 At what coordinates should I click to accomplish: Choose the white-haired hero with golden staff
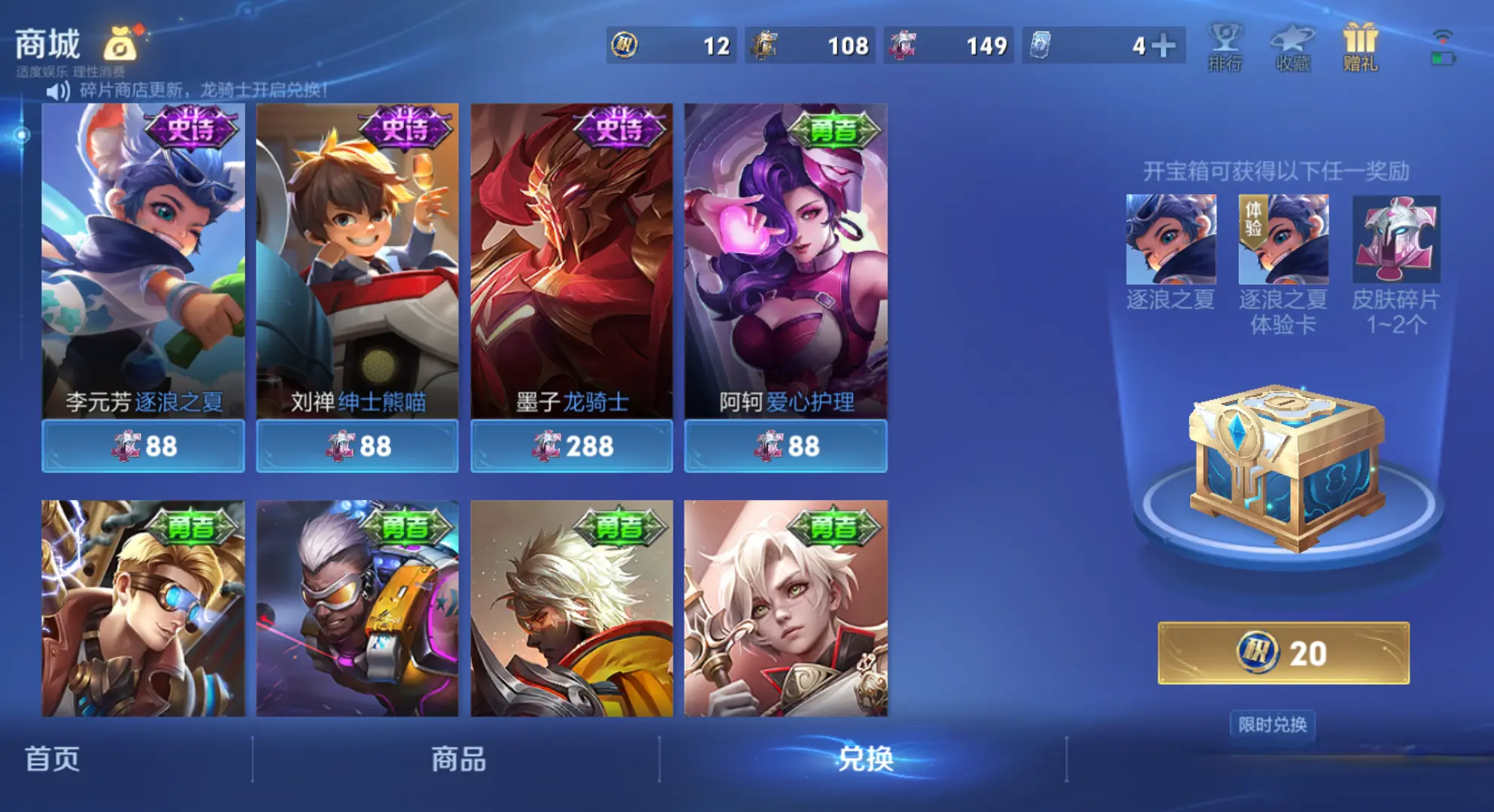click(x=785, y=607)
